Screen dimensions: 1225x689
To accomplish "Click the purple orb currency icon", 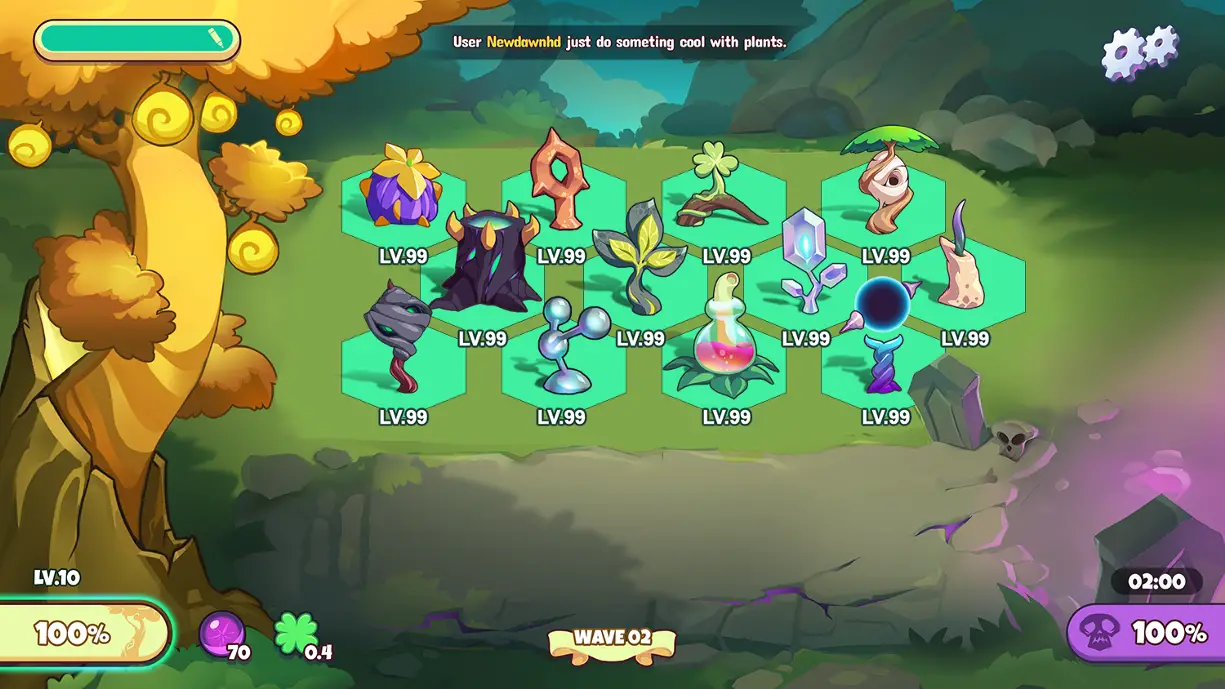I will click(x=221, y=632).
